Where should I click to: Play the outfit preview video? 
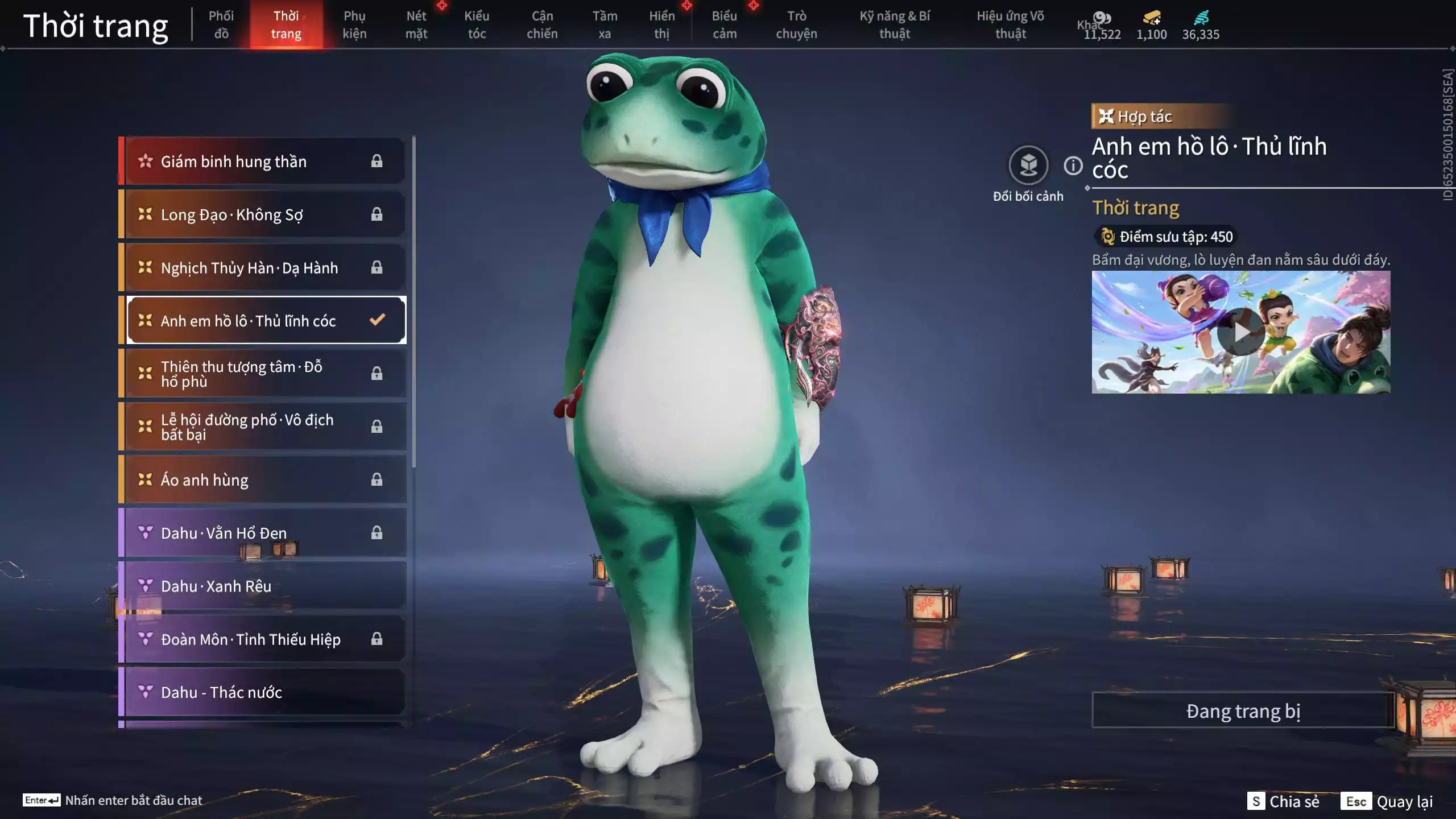coord(1240,332)
